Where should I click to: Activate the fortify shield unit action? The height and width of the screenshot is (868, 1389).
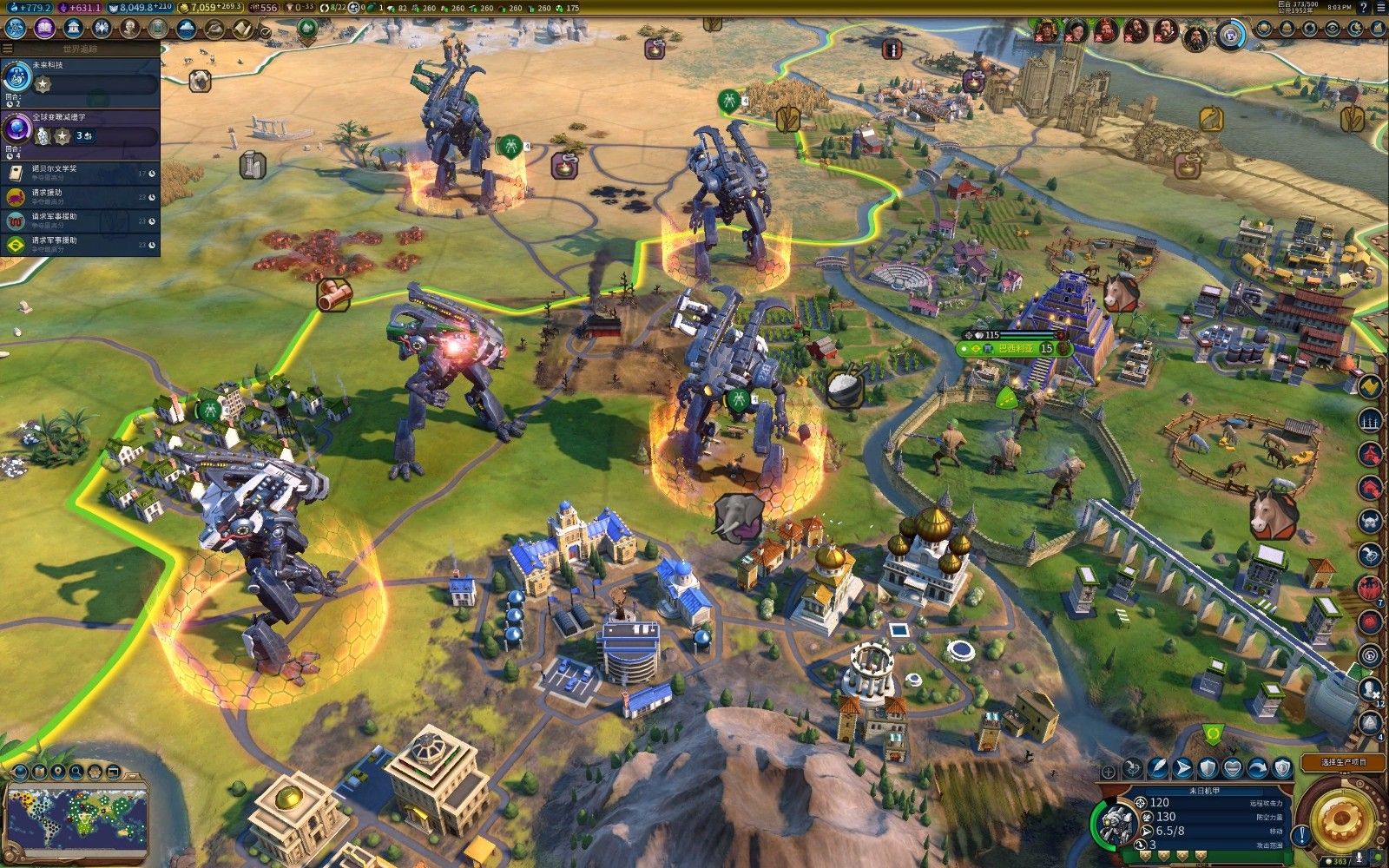(x=1208, y=767)
